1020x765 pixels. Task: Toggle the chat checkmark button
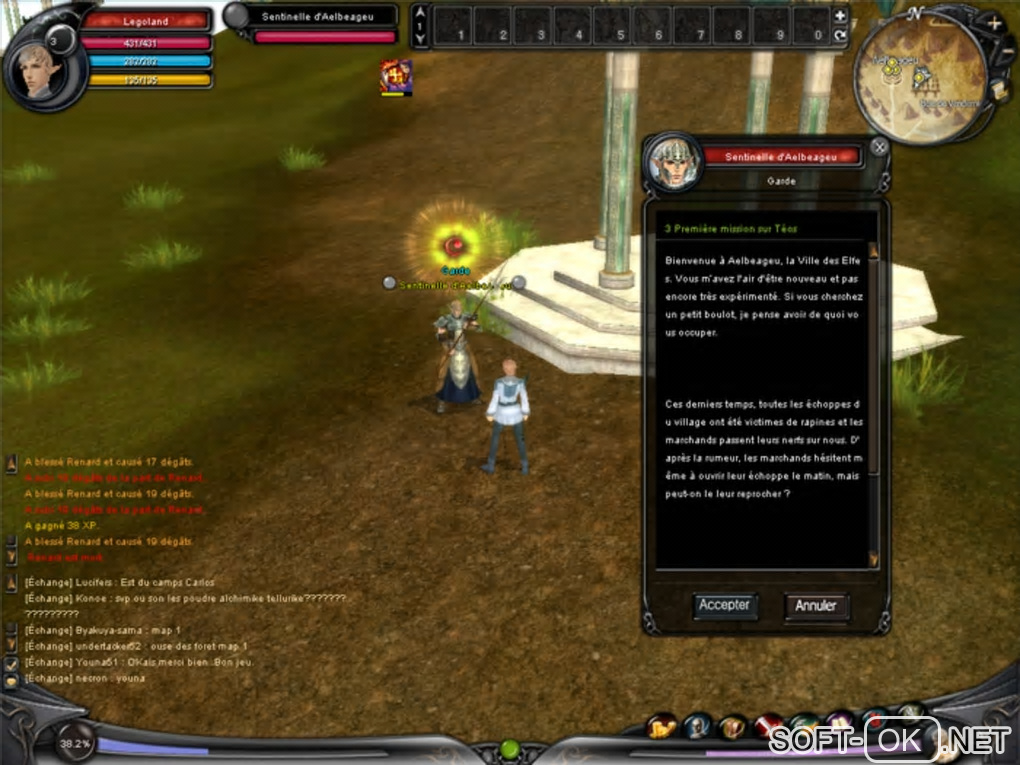11,662
